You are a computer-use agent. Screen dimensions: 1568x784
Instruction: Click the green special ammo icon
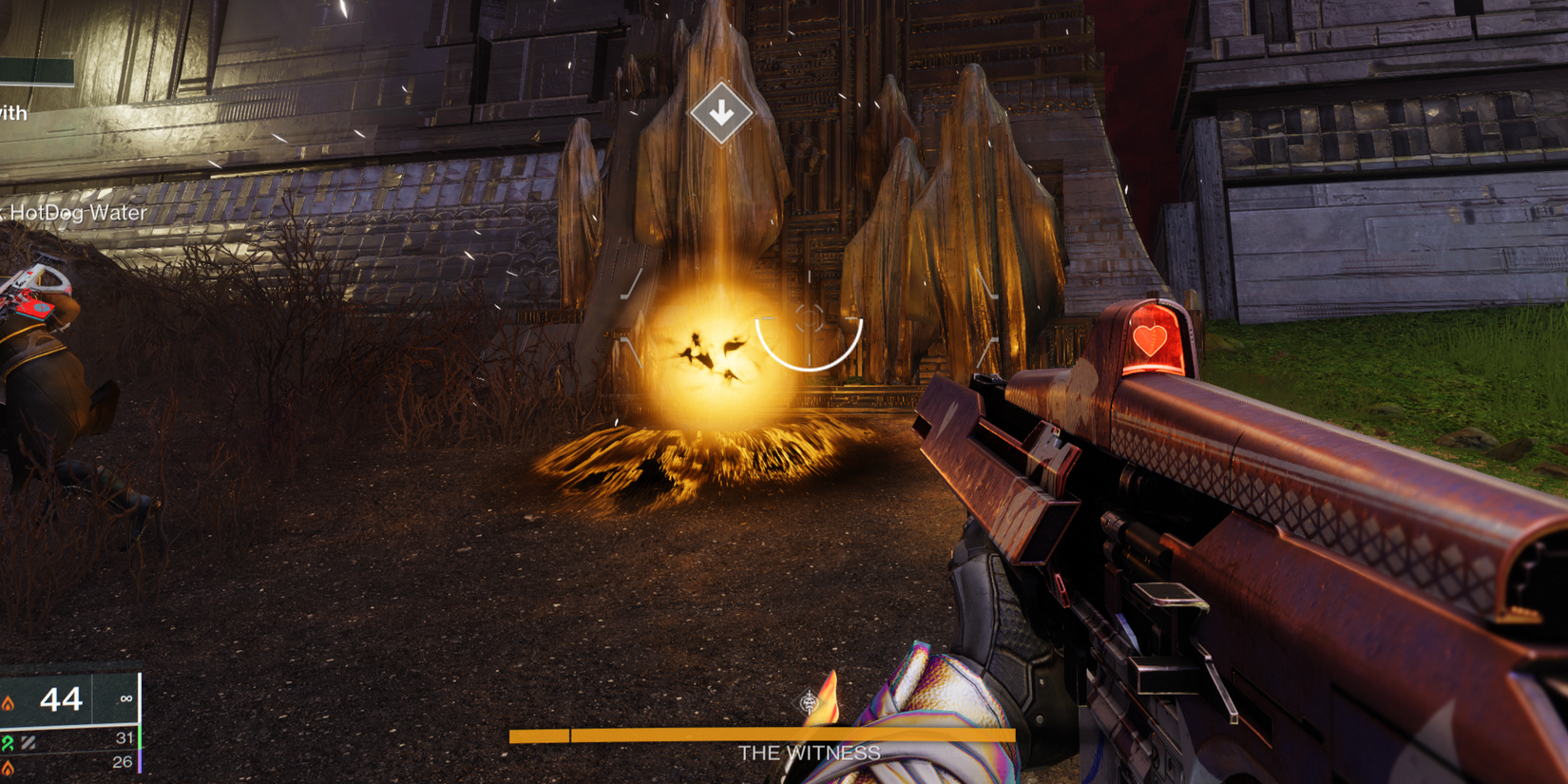coord(7,741)
